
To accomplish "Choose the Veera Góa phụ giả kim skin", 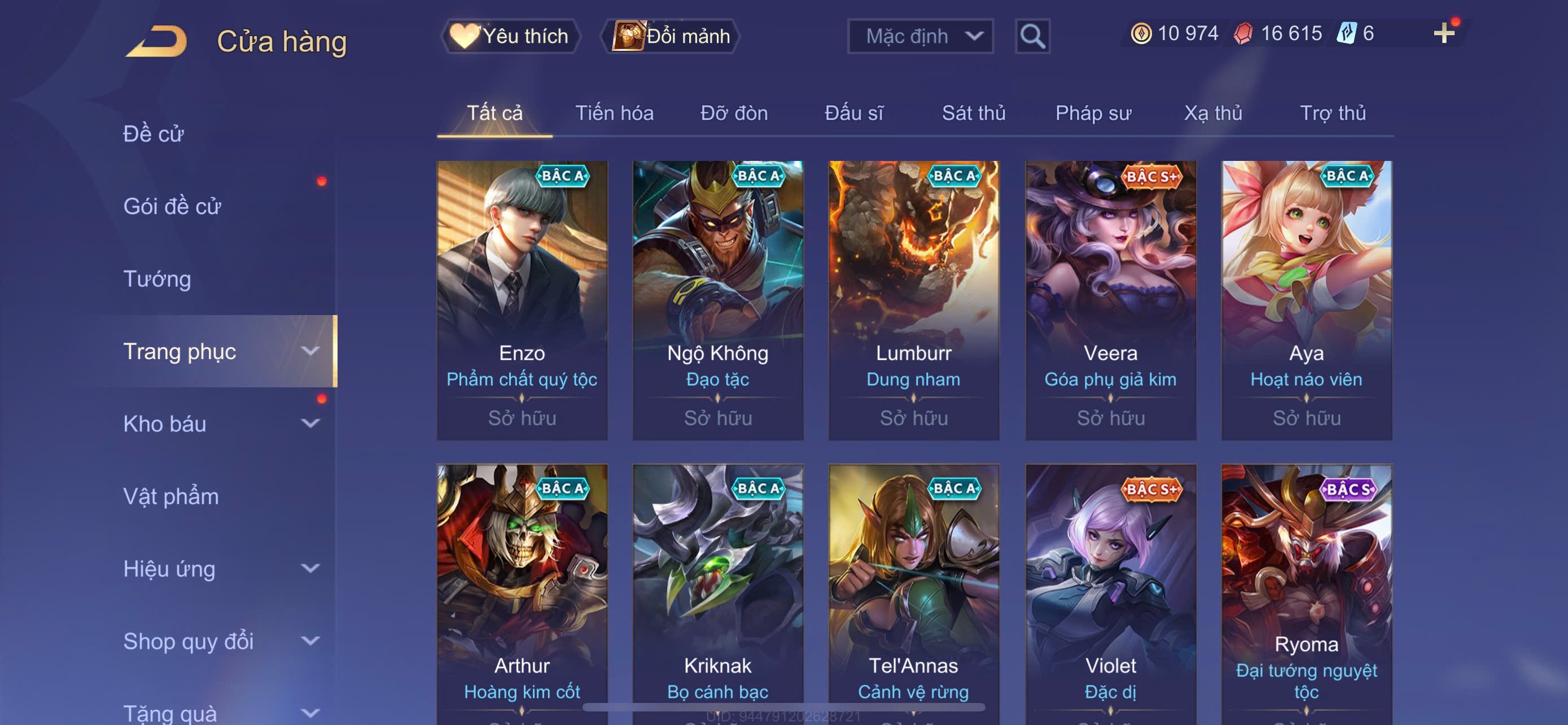I will click(x=1110, y=299).
